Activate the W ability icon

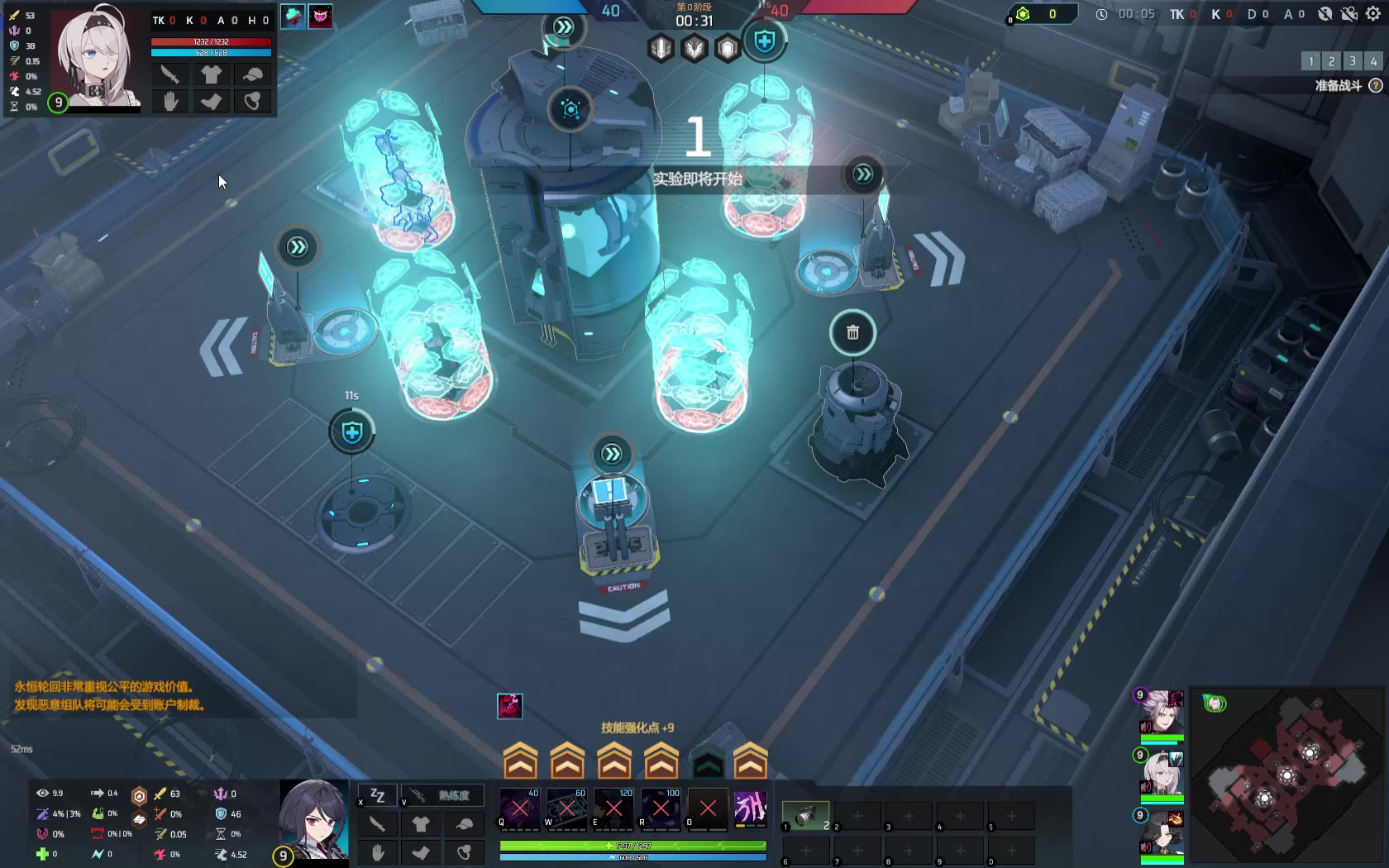(x=567, y=808)
